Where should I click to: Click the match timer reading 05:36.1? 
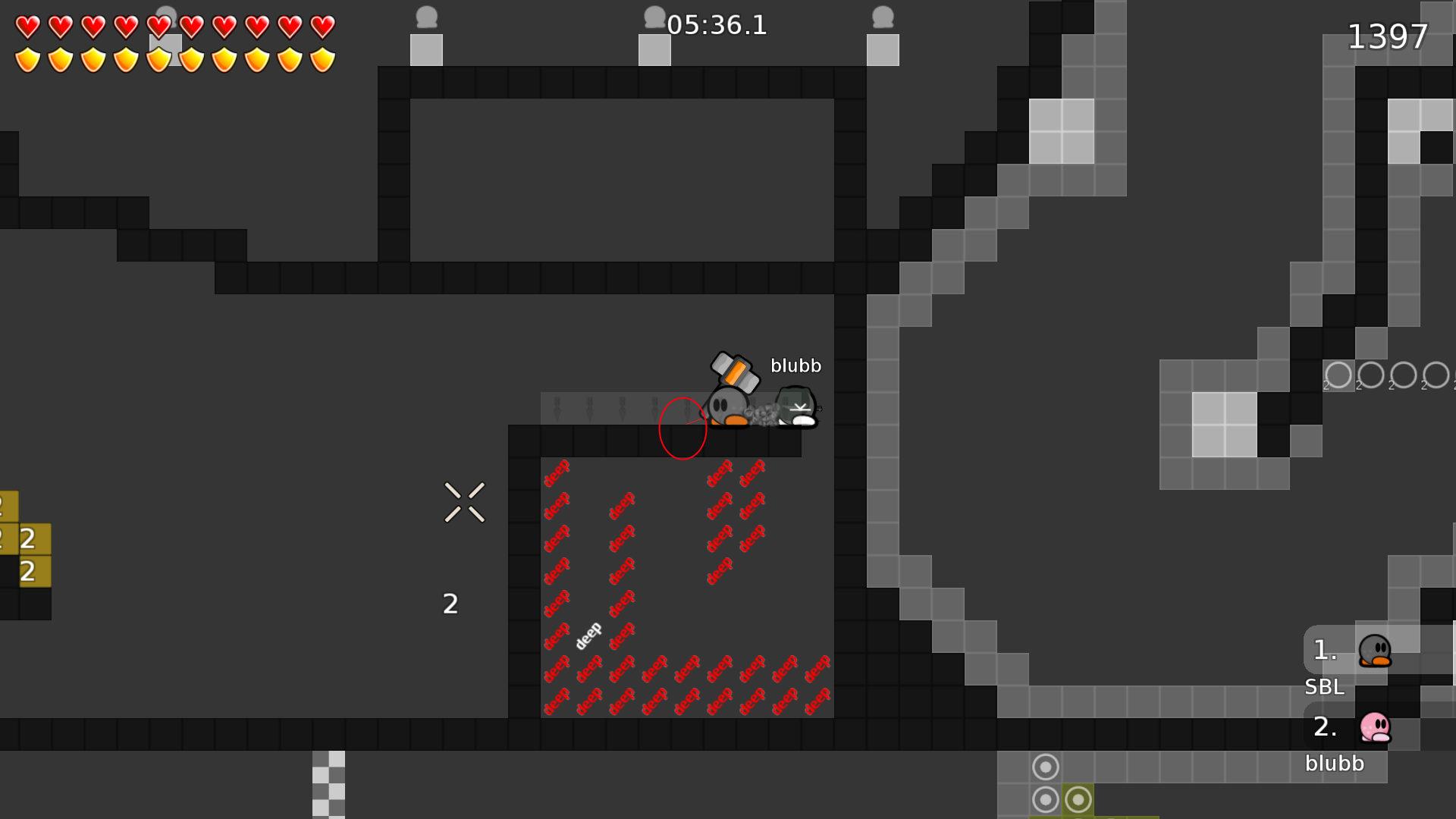coord(716,25)
